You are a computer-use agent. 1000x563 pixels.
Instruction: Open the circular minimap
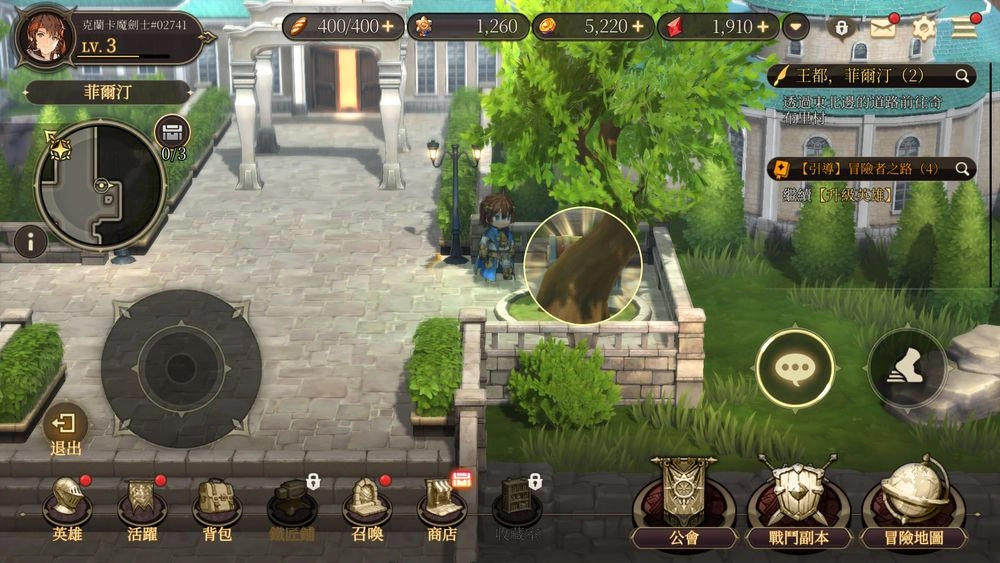tap(100, 185)
